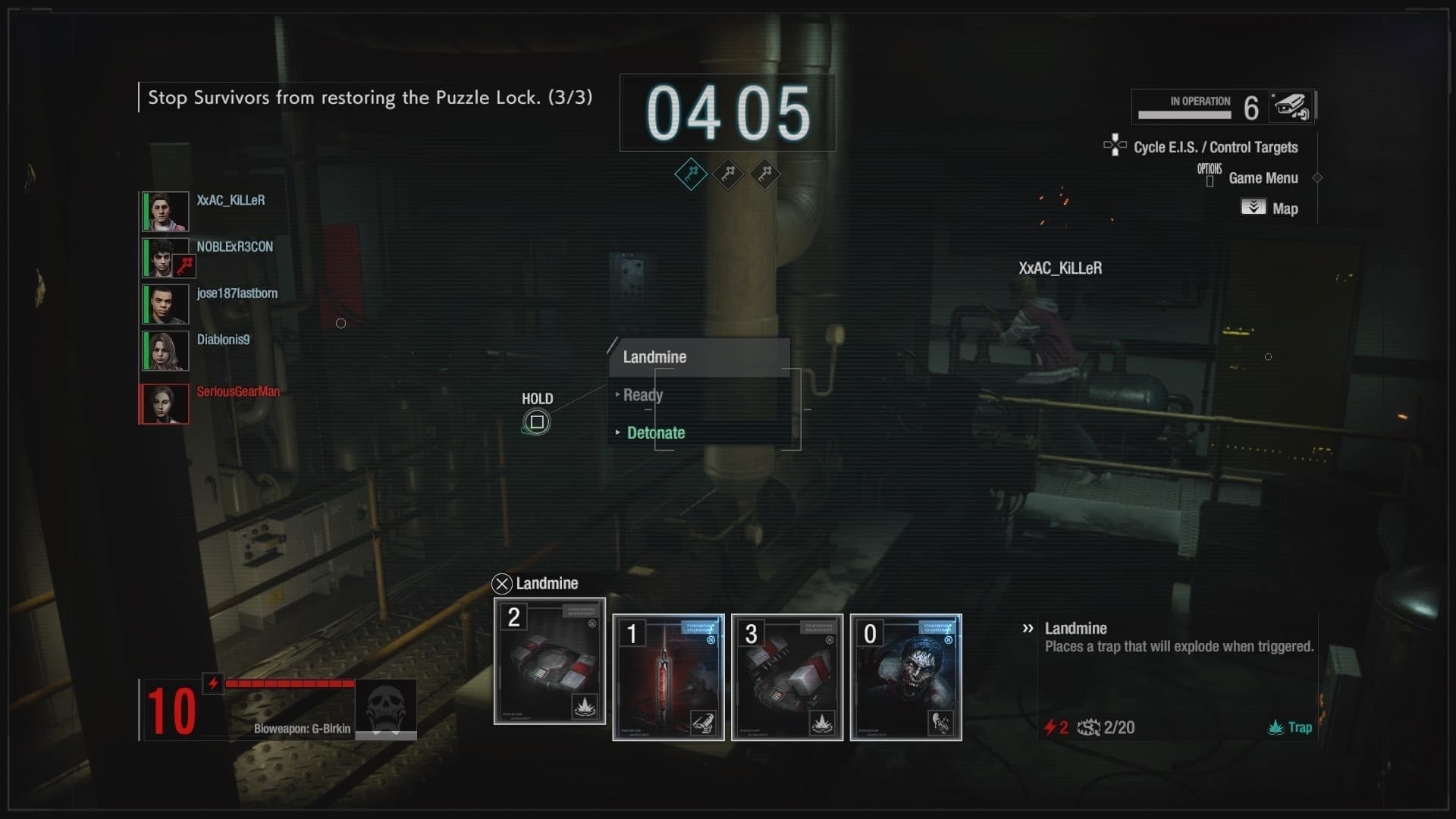The image size is (1456, 819).
Task: Click the highlighted first puzzle objective icon
Action: click(x=691, y=174)
